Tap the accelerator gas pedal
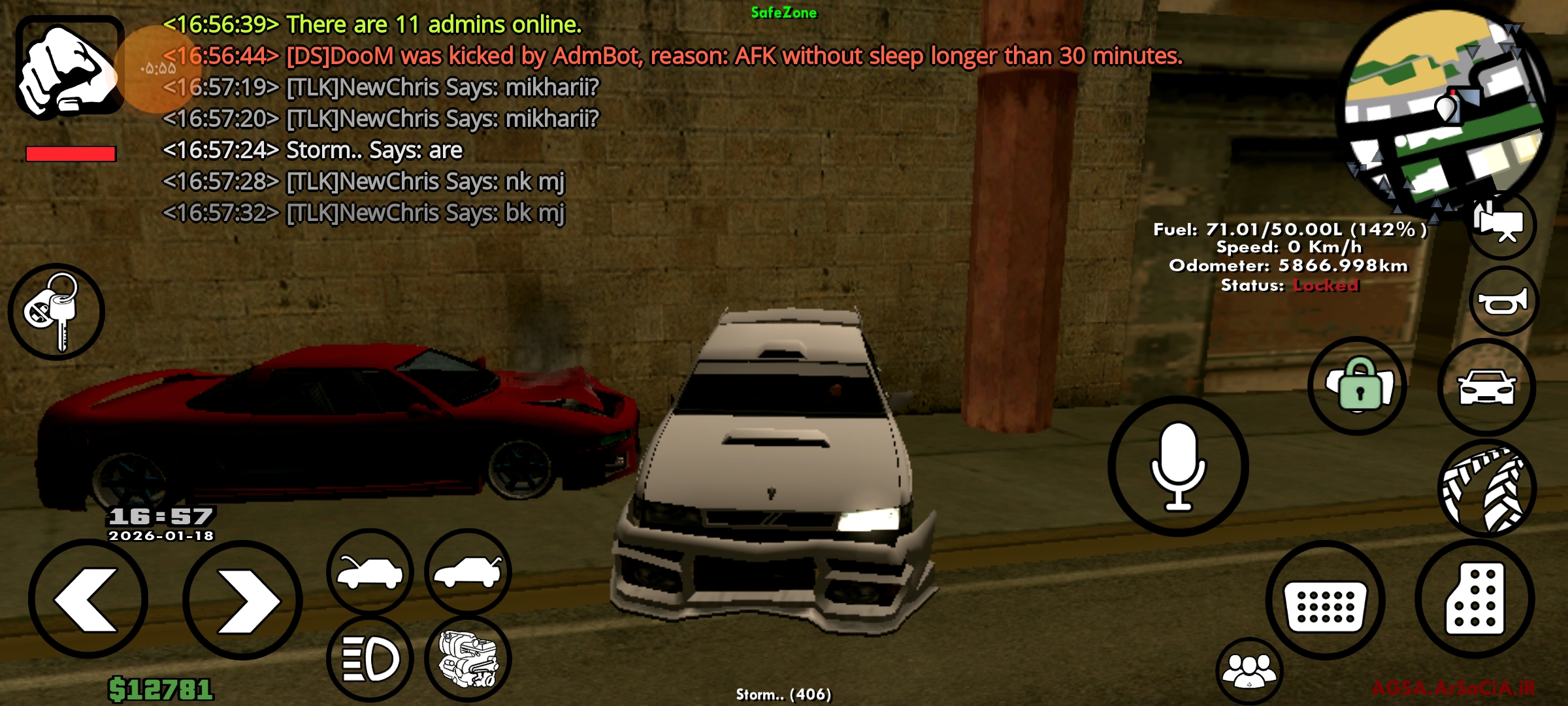The height and width of the screenshot is (706, 1568). 1475,599
